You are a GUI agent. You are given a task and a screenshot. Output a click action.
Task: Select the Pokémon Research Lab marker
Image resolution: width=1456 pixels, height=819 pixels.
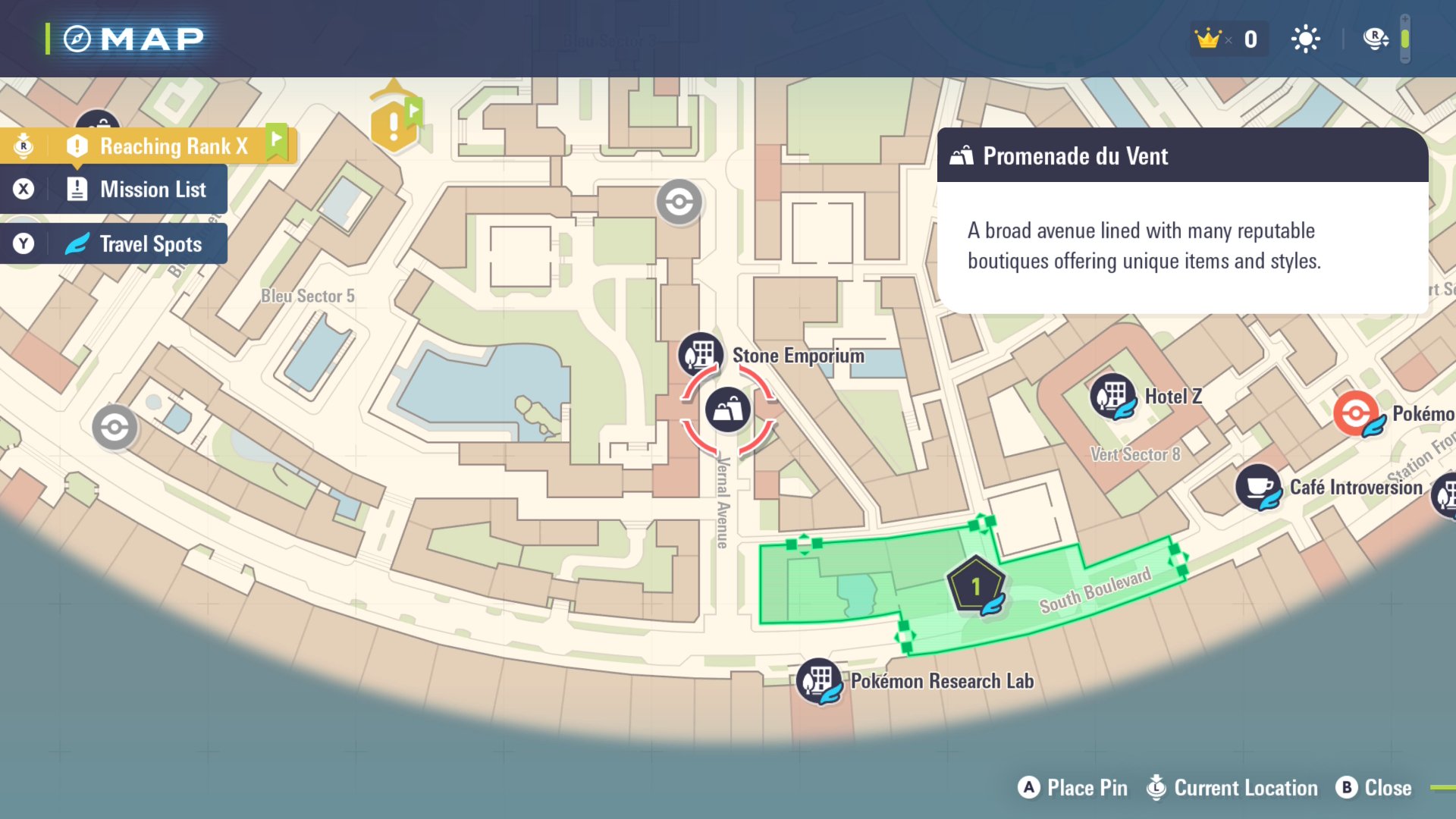click(819, 680)
